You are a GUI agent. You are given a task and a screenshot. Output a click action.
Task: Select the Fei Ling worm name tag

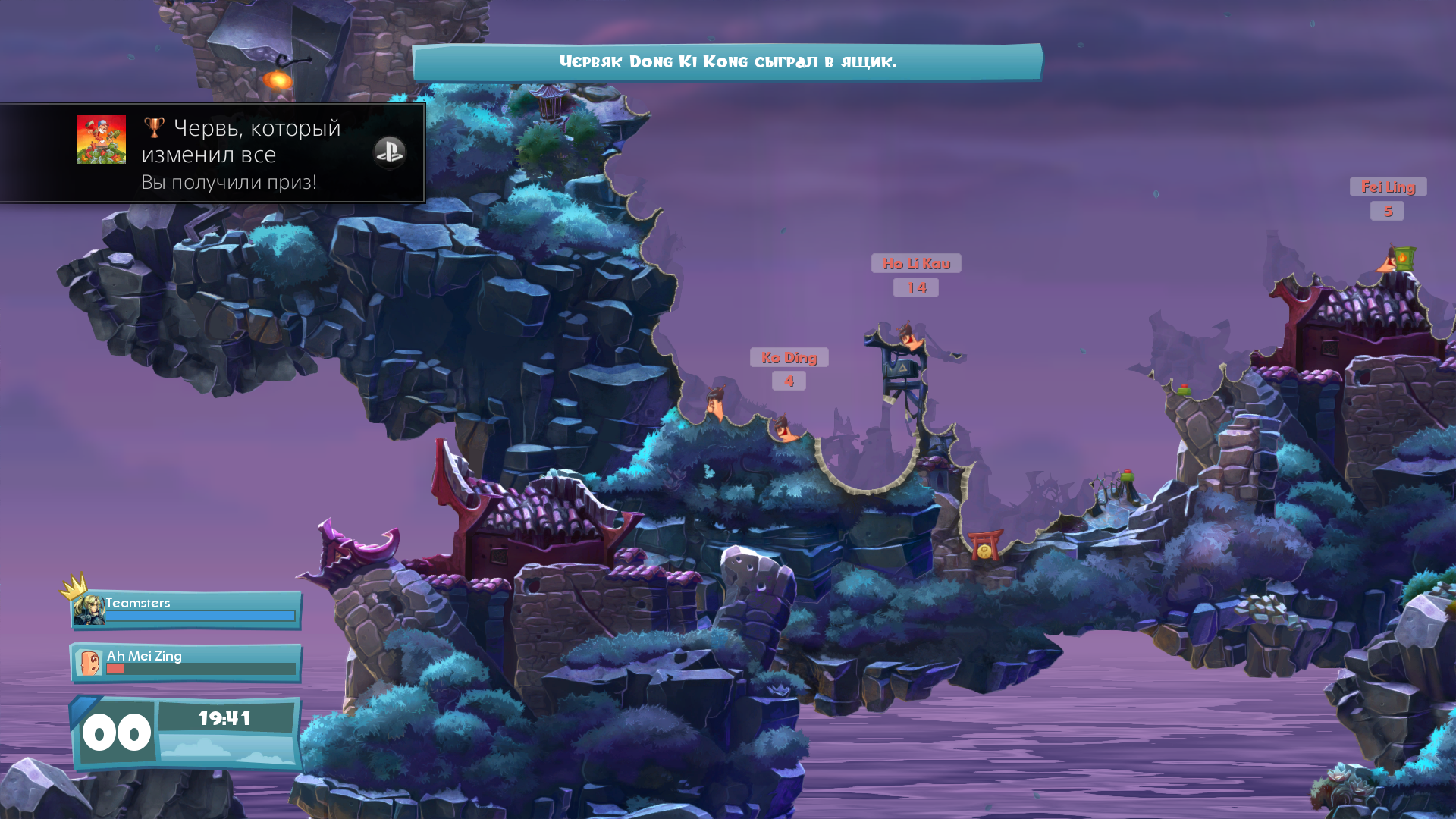tap(1388, 187)
